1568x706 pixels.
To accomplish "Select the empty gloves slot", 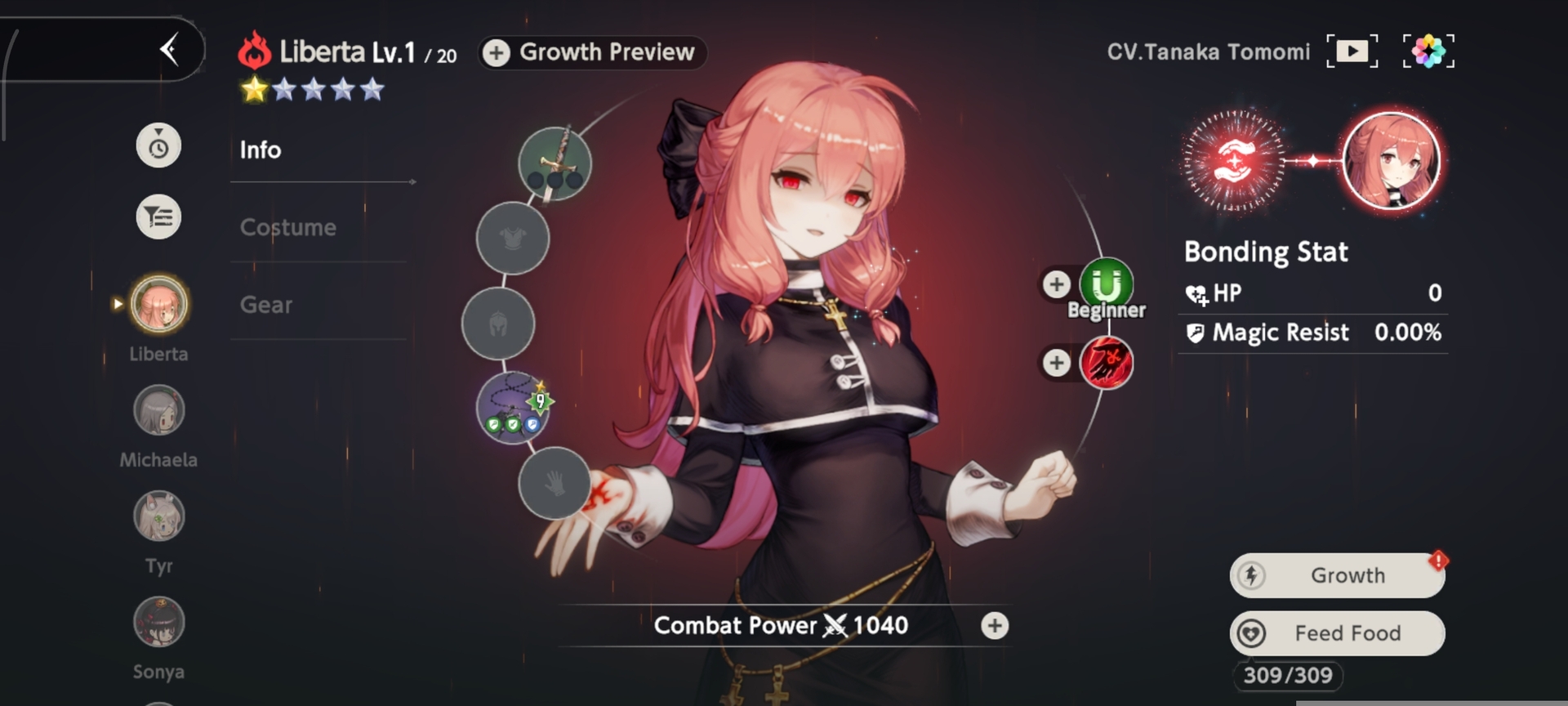I will tap(555, 484).
